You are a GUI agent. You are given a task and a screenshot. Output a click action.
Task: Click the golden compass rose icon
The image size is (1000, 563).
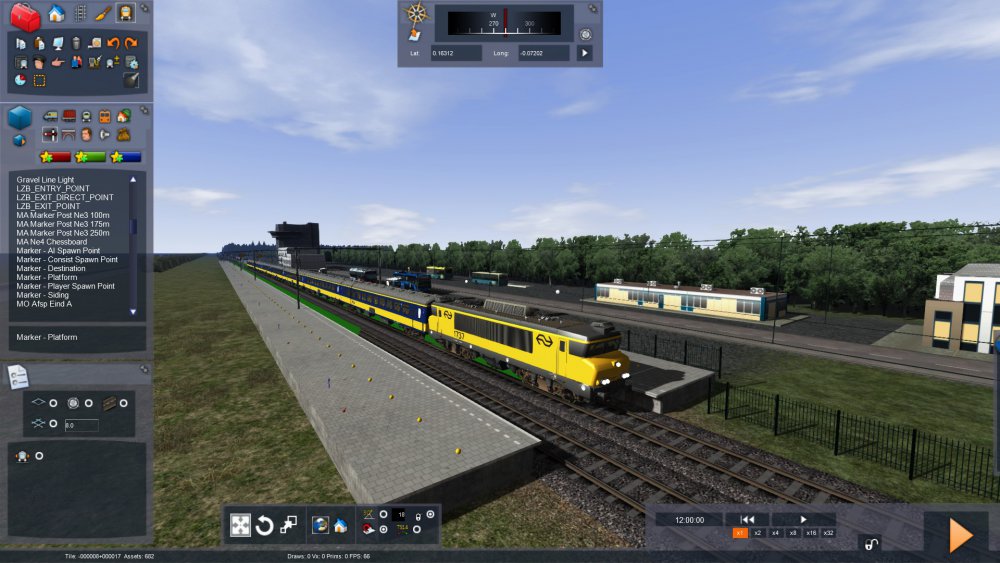(x=416, y=13)
